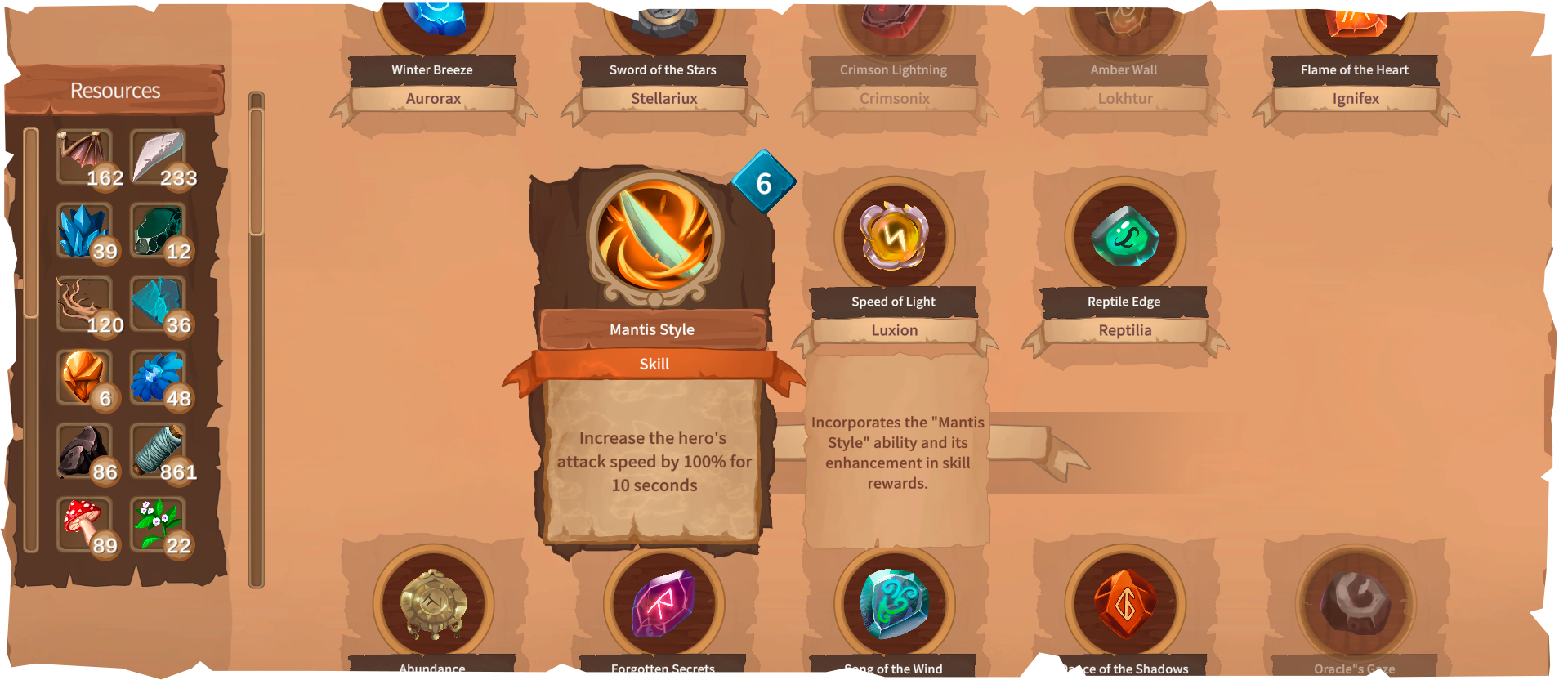Viewport: 1568px width, 680px height.
Task: Open the Song of the Wind skill
Action: tap(893, 605)
